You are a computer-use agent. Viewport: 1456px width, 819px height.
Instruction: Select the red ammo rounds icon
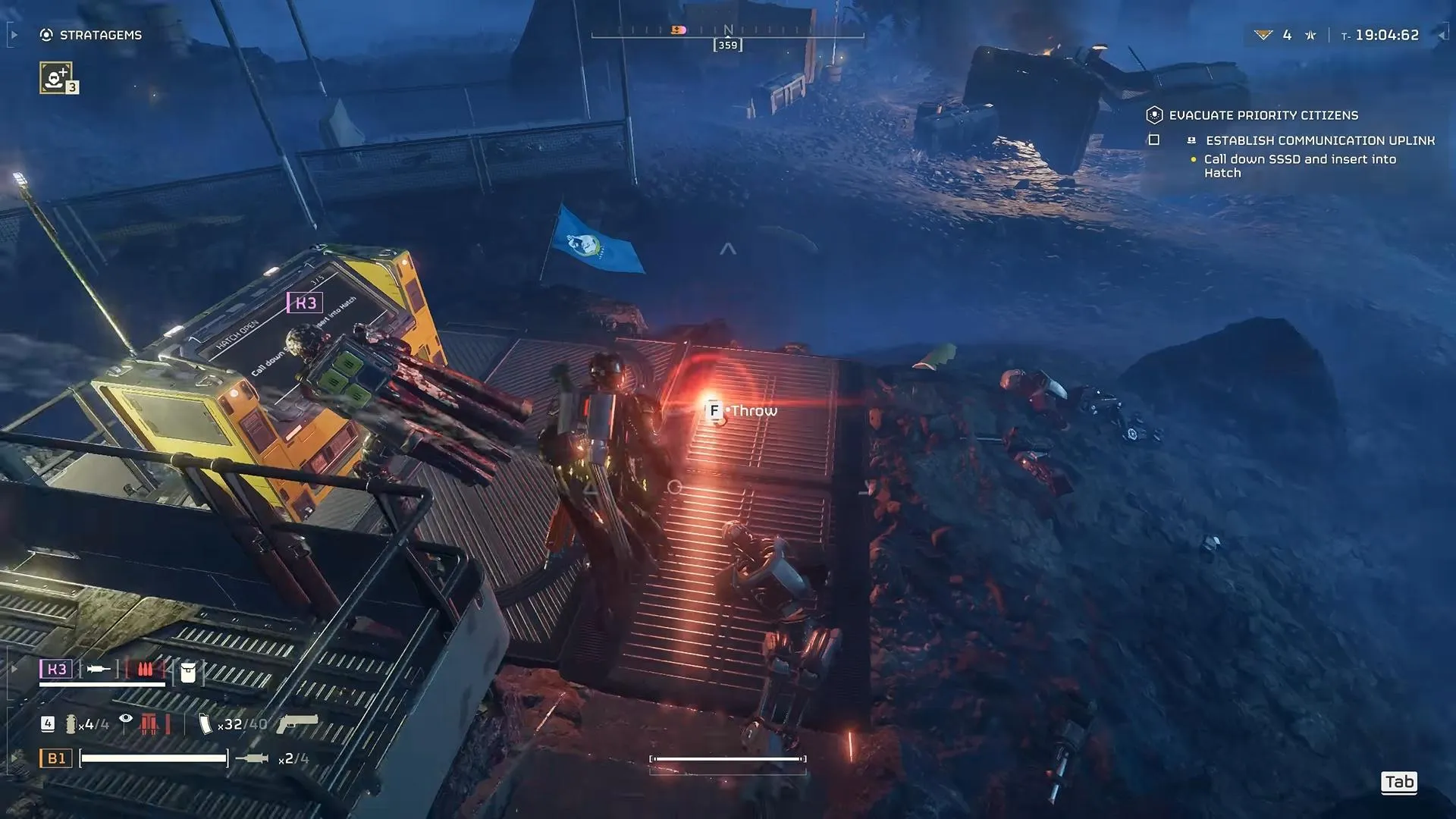click(x=145, y=669)
